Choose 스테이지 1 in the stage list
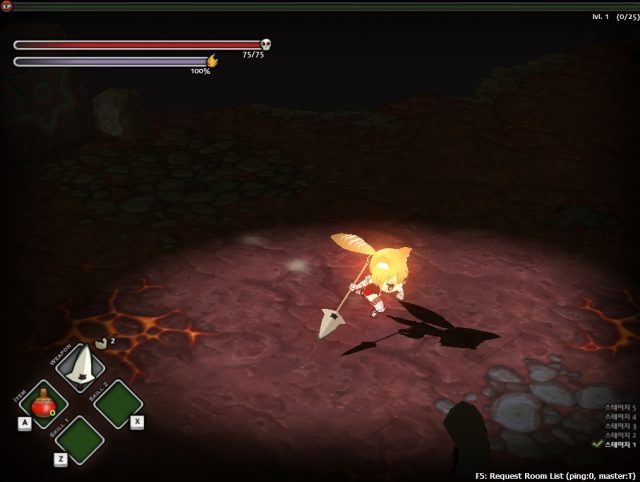The image size is (640, 482). pyautogui.click(x=618, y=444)
